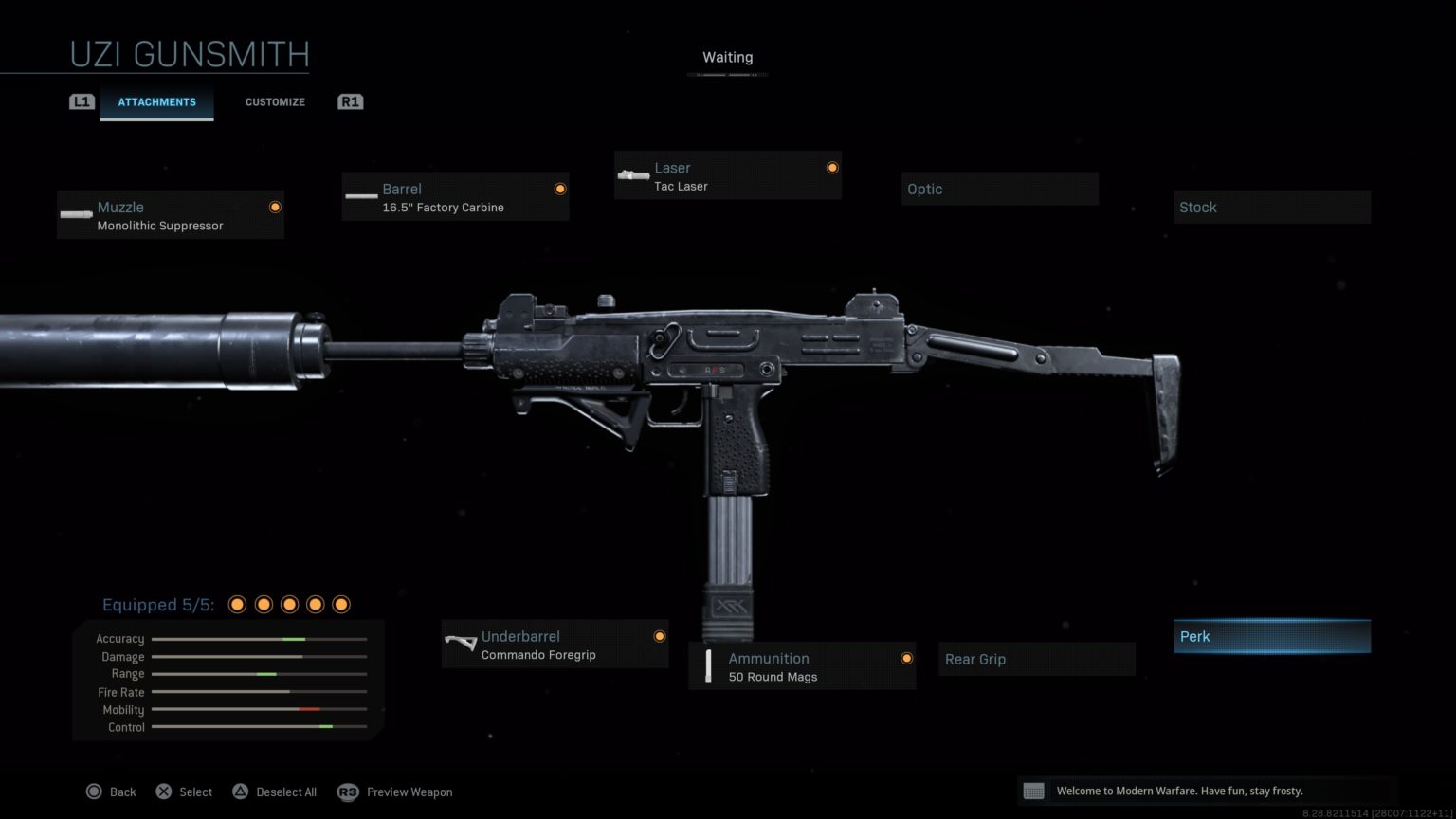Click the R1 shoulder button icon
1456x819 pixels.
point(350,101)
